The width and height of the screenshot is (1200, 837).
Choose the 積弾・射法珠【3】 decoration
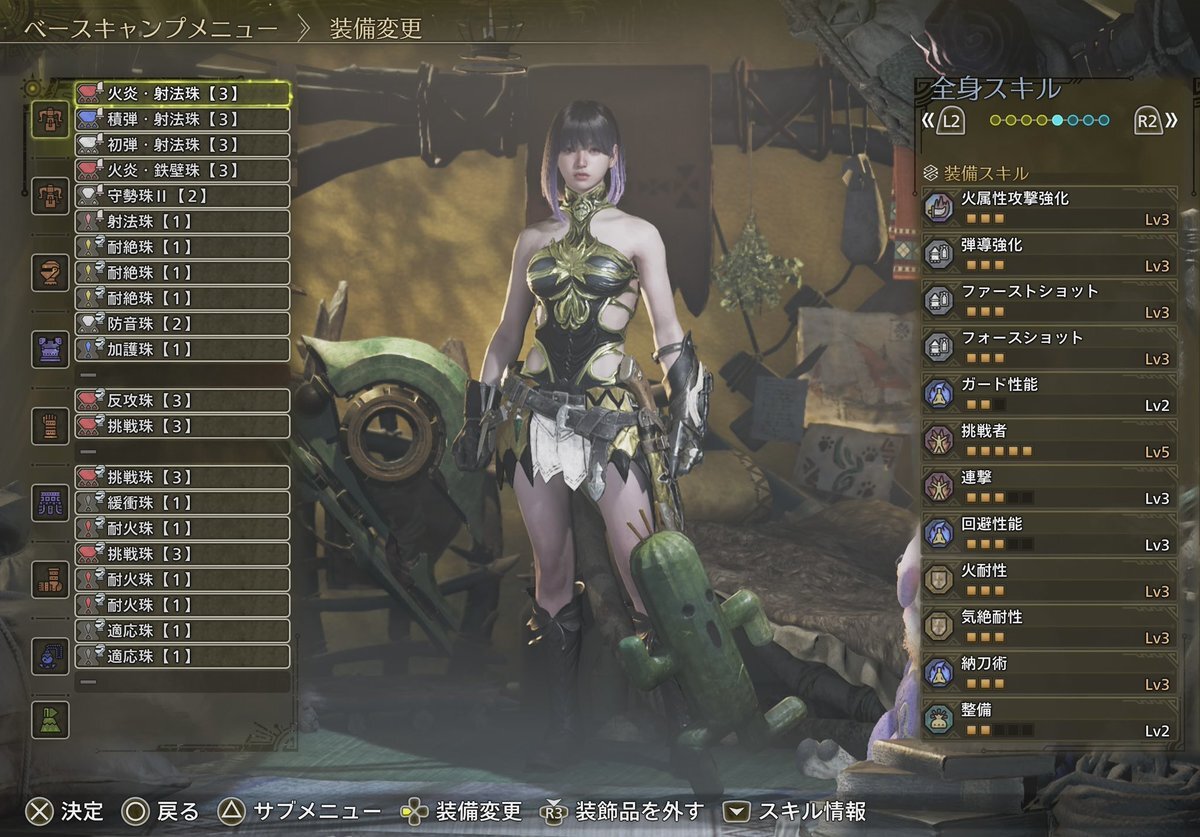coord(182,119)
